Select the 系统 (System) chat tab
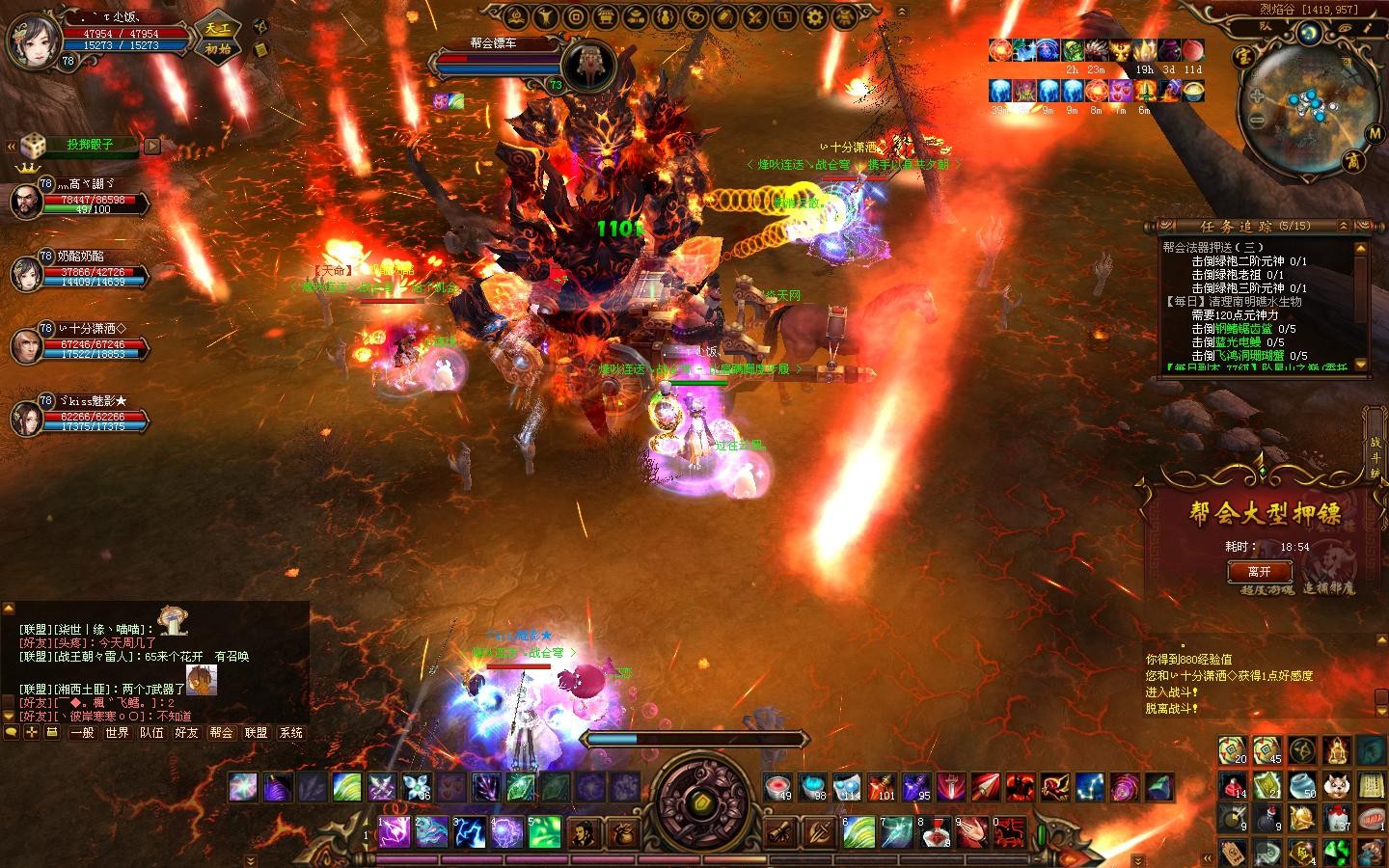Screen dimensions: 1389x868 [290, 733]
